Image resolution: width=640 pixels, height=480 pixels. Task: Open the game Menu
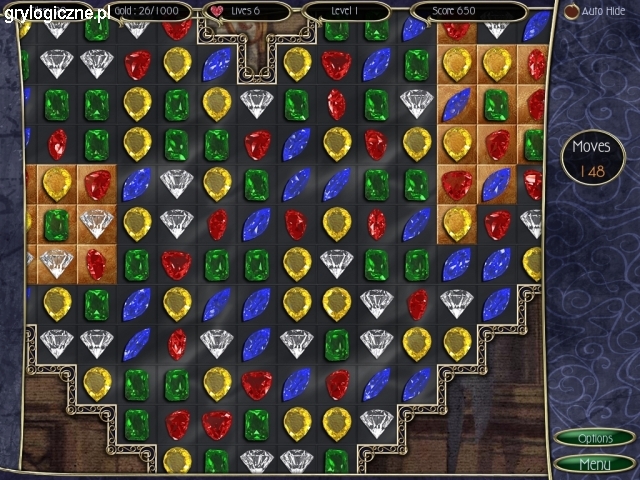click(x=595, y=464)
